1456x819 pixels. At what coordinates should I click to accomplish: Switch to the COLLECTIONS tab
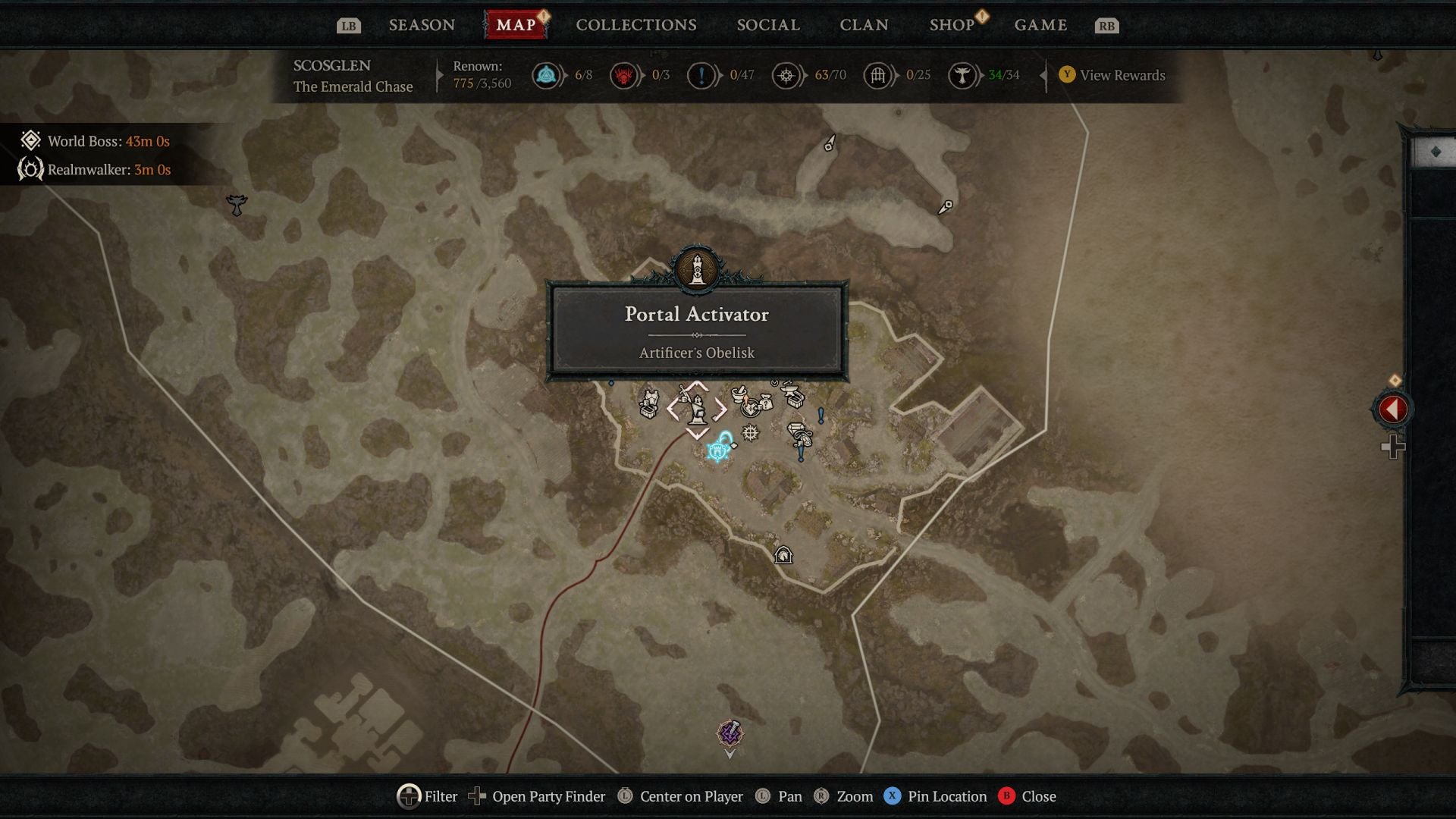(635, 24)
